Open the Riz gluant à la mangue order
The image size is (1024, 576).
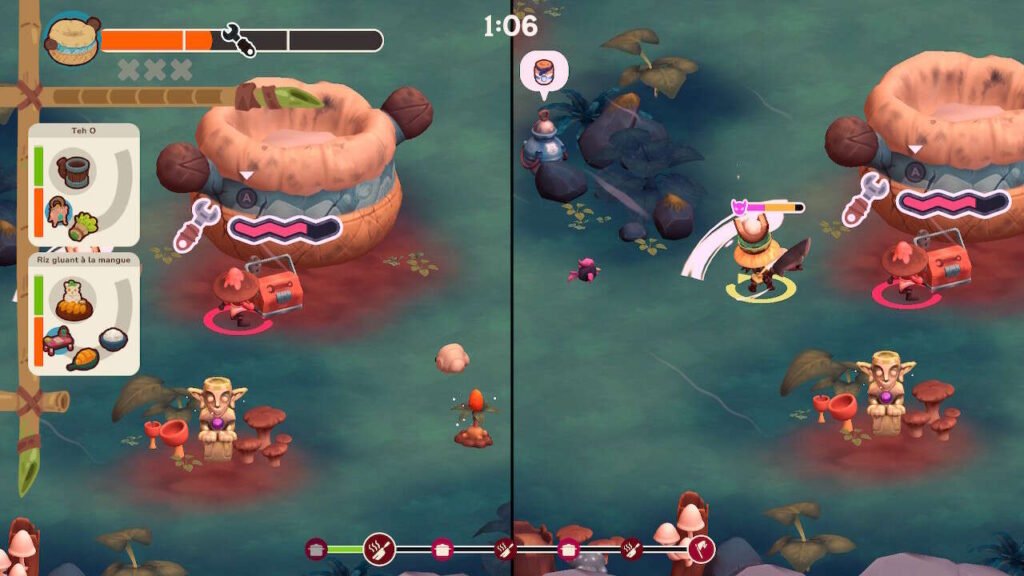[85, 315]
